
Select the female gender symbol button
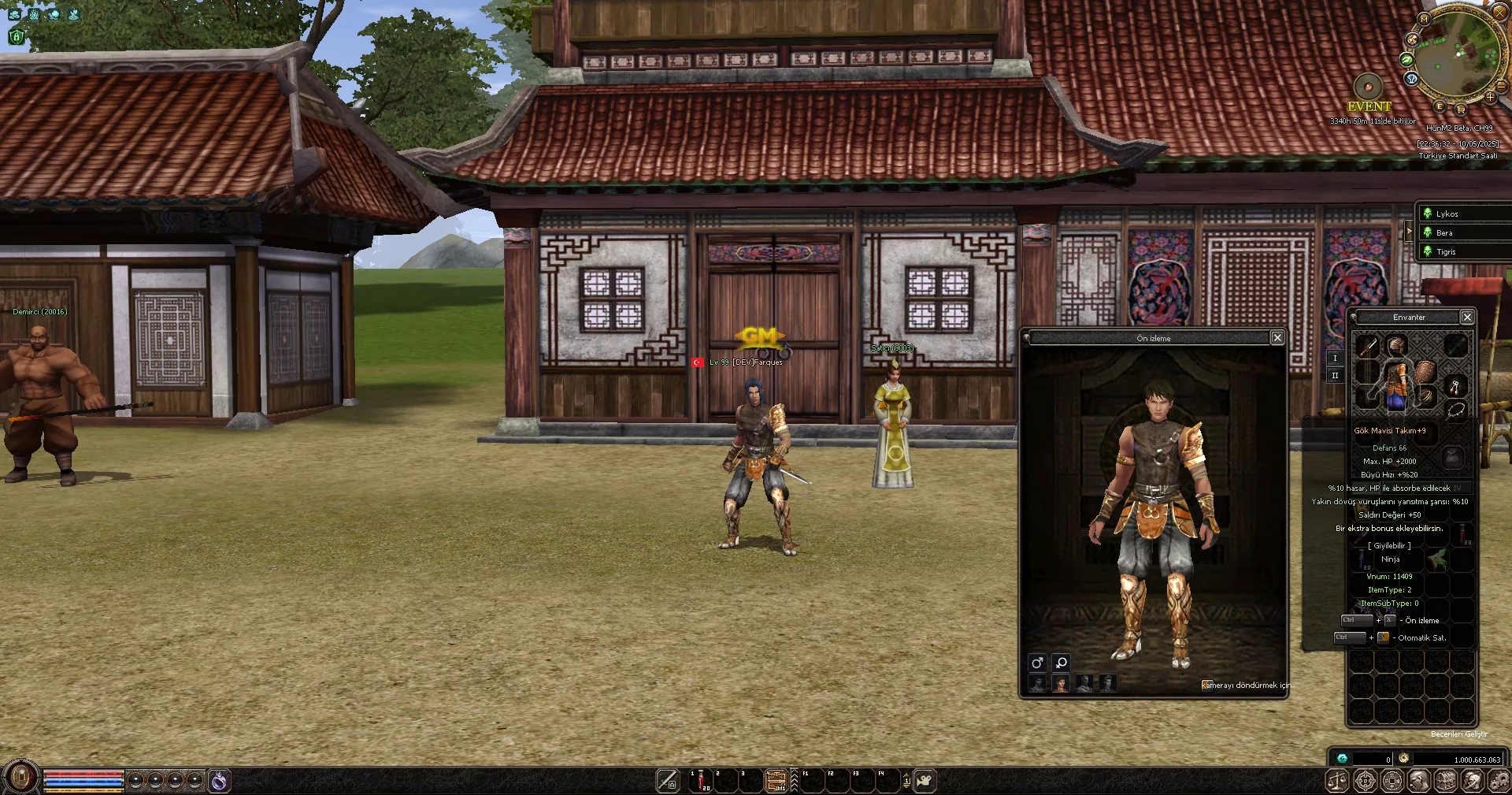[x=1061, y=663]
